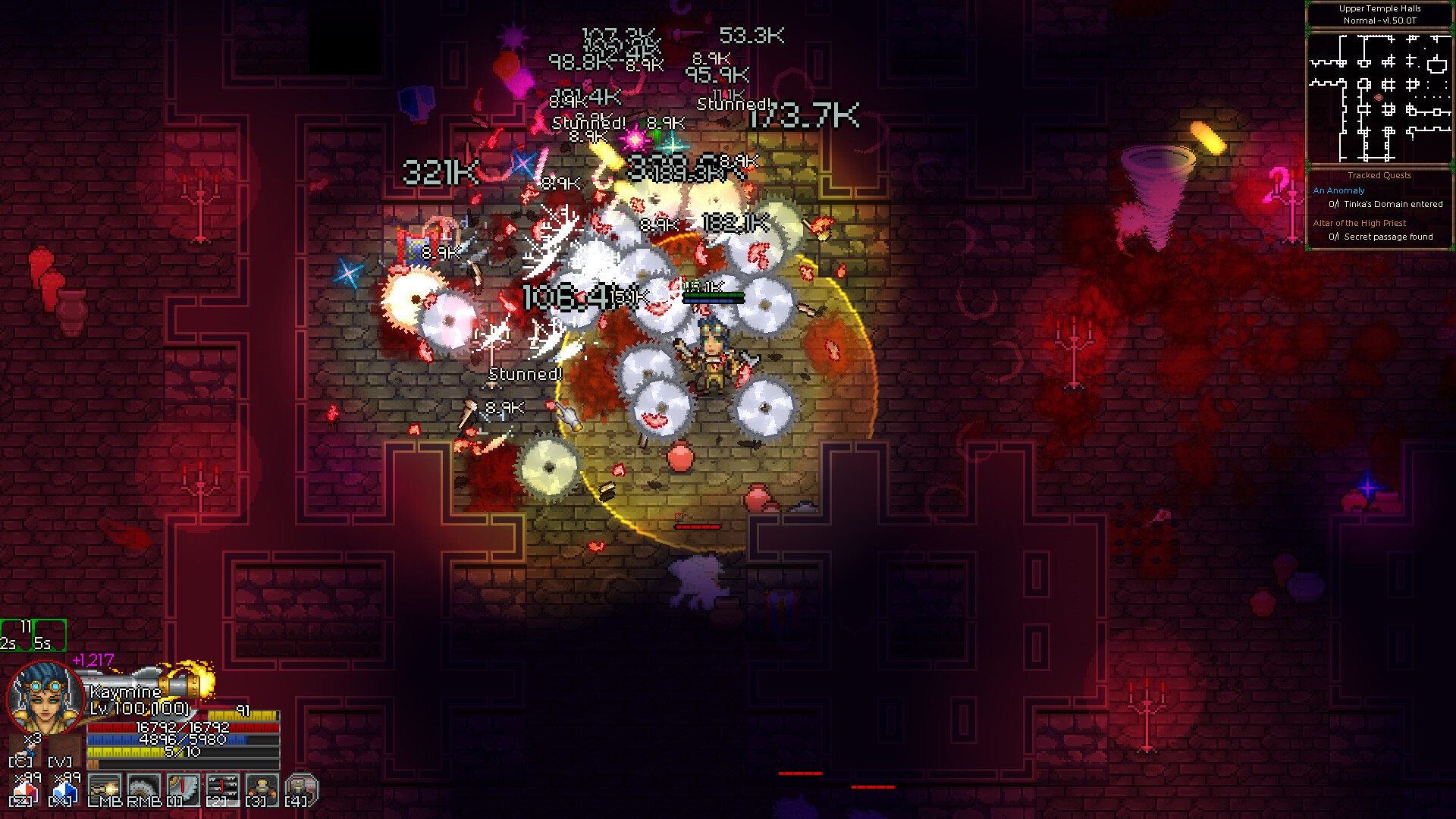This screenshot has height=819, width=1456.
Task: Open the An Anomaly tracked quest
Action: tap(1338, 190)
